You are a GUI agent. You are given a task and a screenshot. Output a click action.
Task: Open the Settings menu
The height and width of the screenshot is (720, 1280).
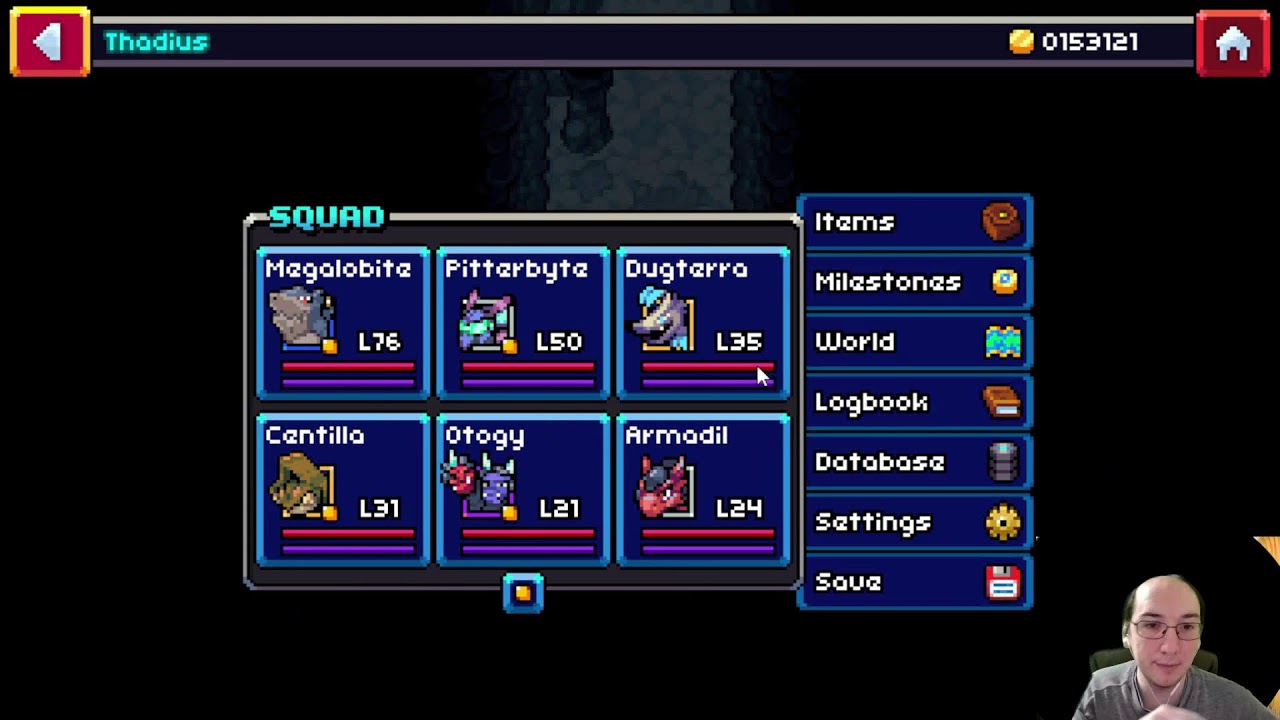[x=915, y=522]
